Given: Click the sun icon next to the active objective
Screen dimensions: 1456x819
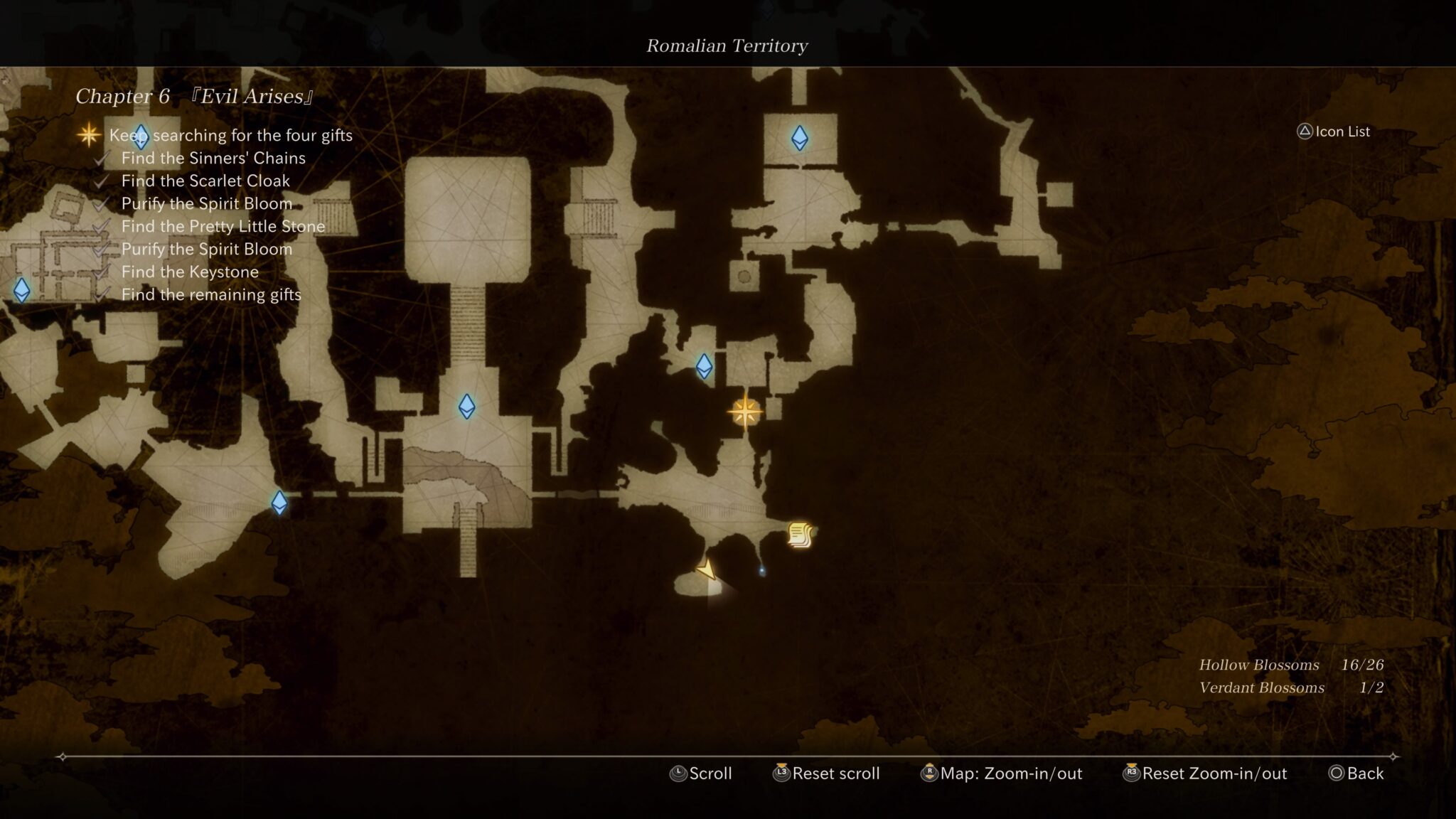Looking at the screenshot, I should (x=88, y=135).
